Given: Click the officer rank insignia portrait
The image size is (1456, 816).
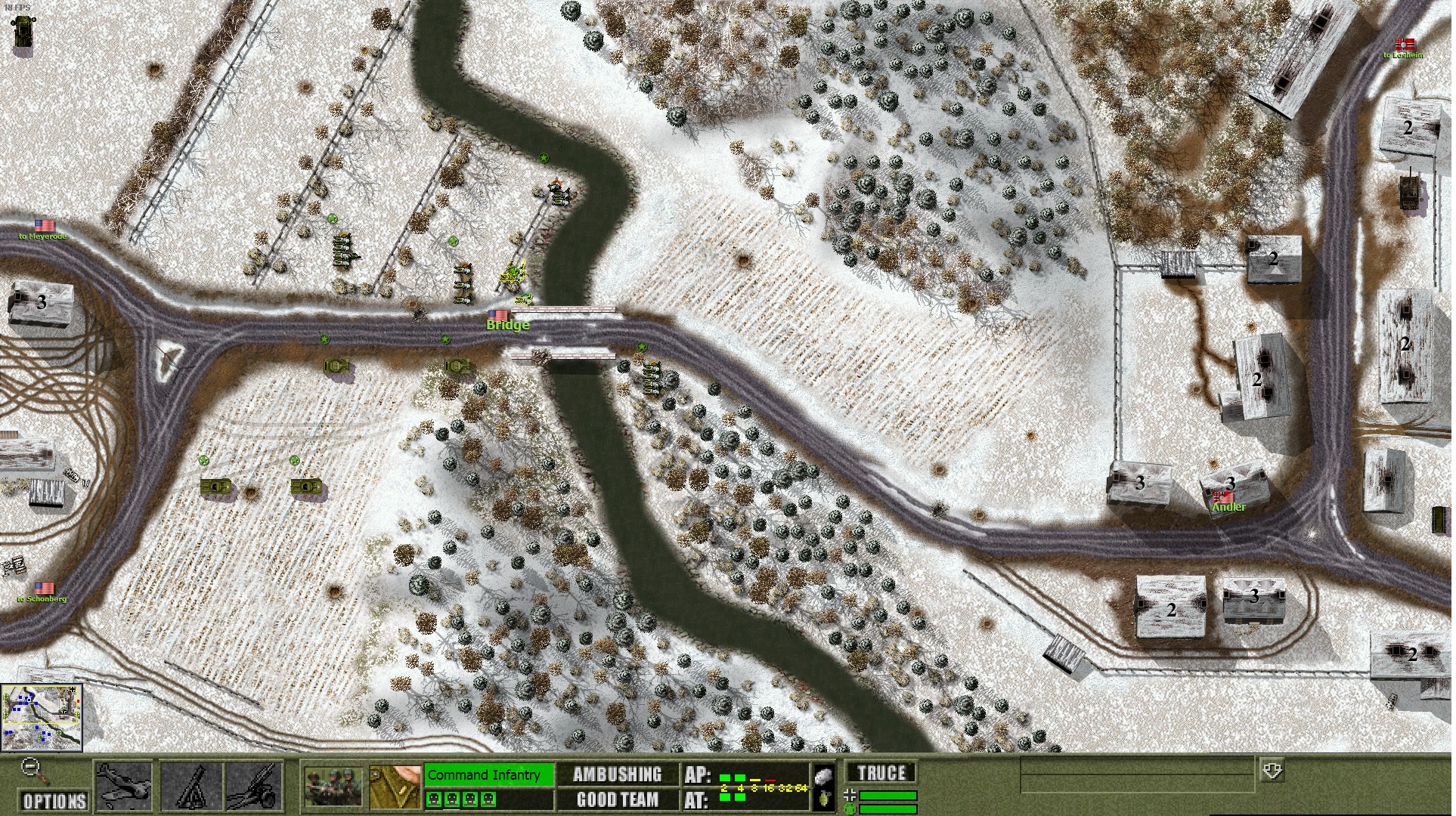Looking at the screenshot, I should point(395,787).
